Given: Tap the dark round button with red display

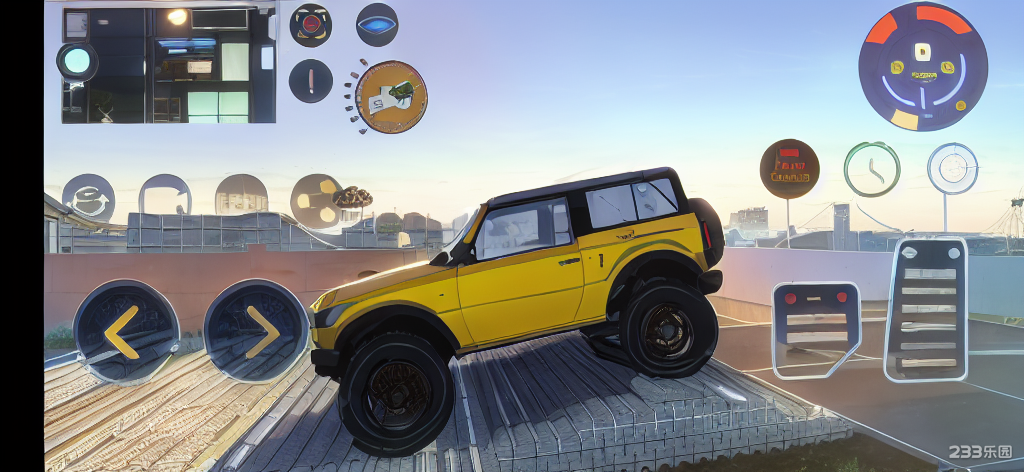Looking at the screenshot, I should (789, 168).
